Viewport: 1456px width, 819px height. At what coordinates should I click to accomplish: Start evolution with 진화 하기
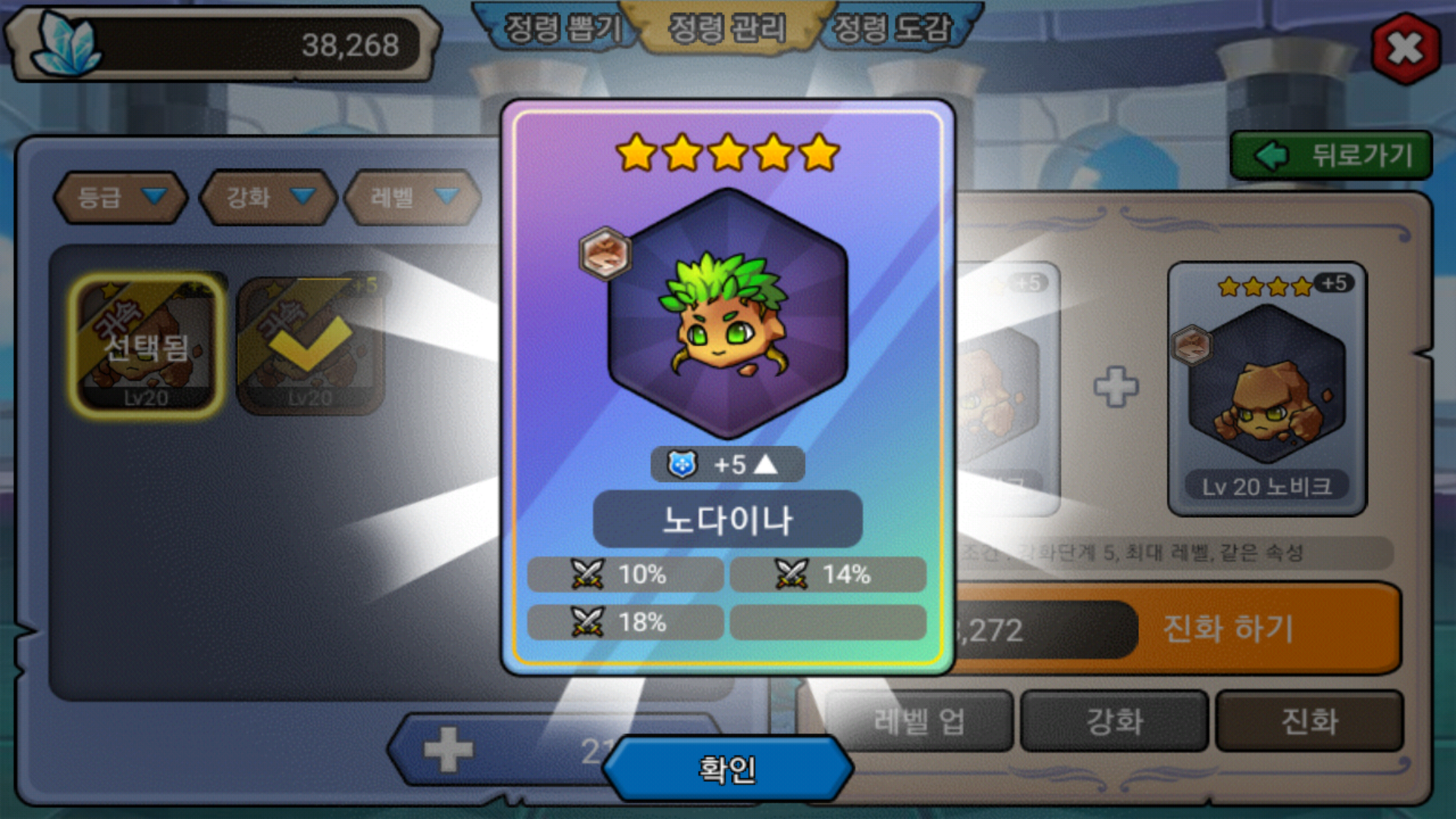1228,629
